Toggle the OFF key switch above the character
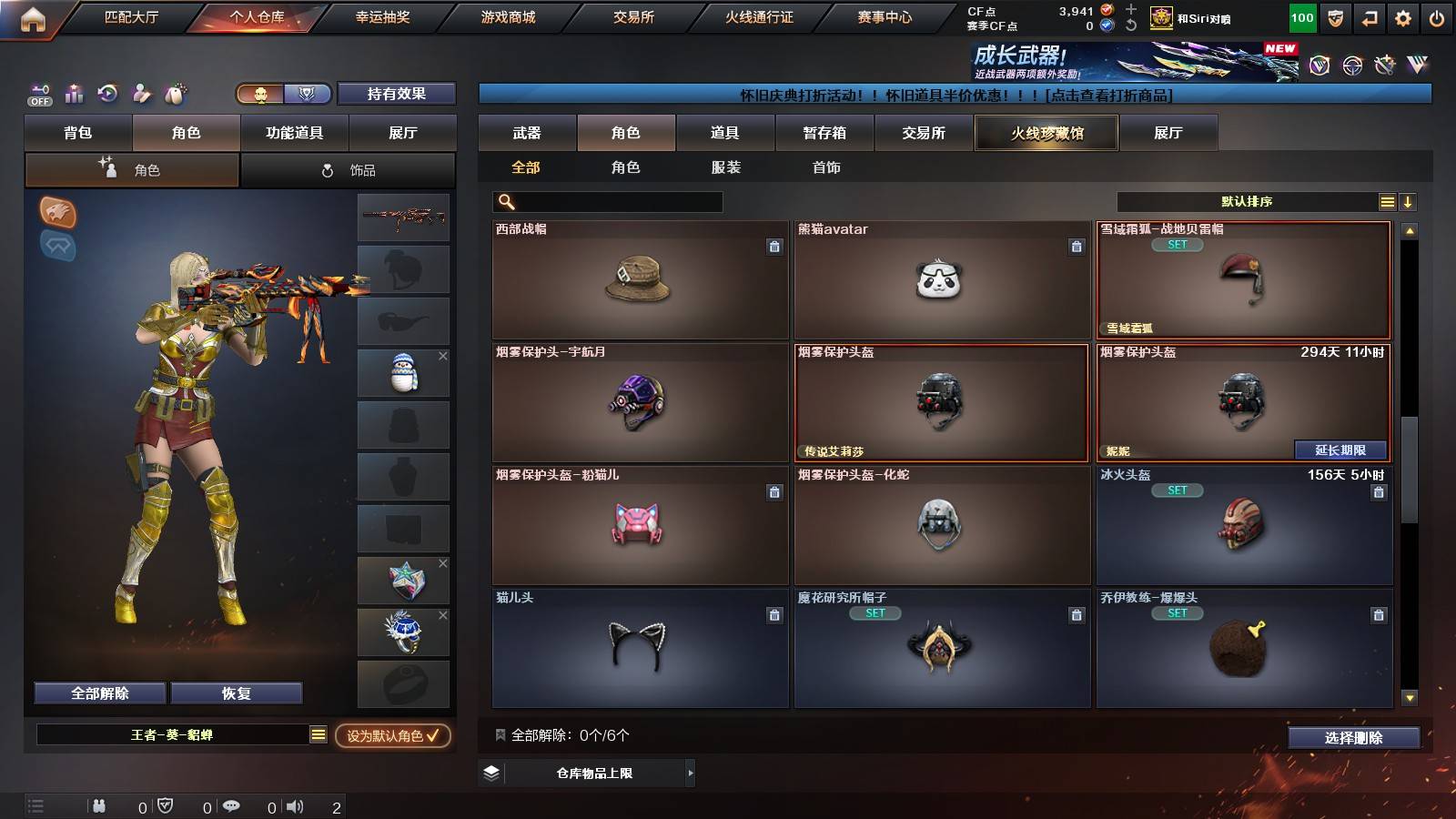This screenshot has height=819, width=1456. tap(38, 94)
